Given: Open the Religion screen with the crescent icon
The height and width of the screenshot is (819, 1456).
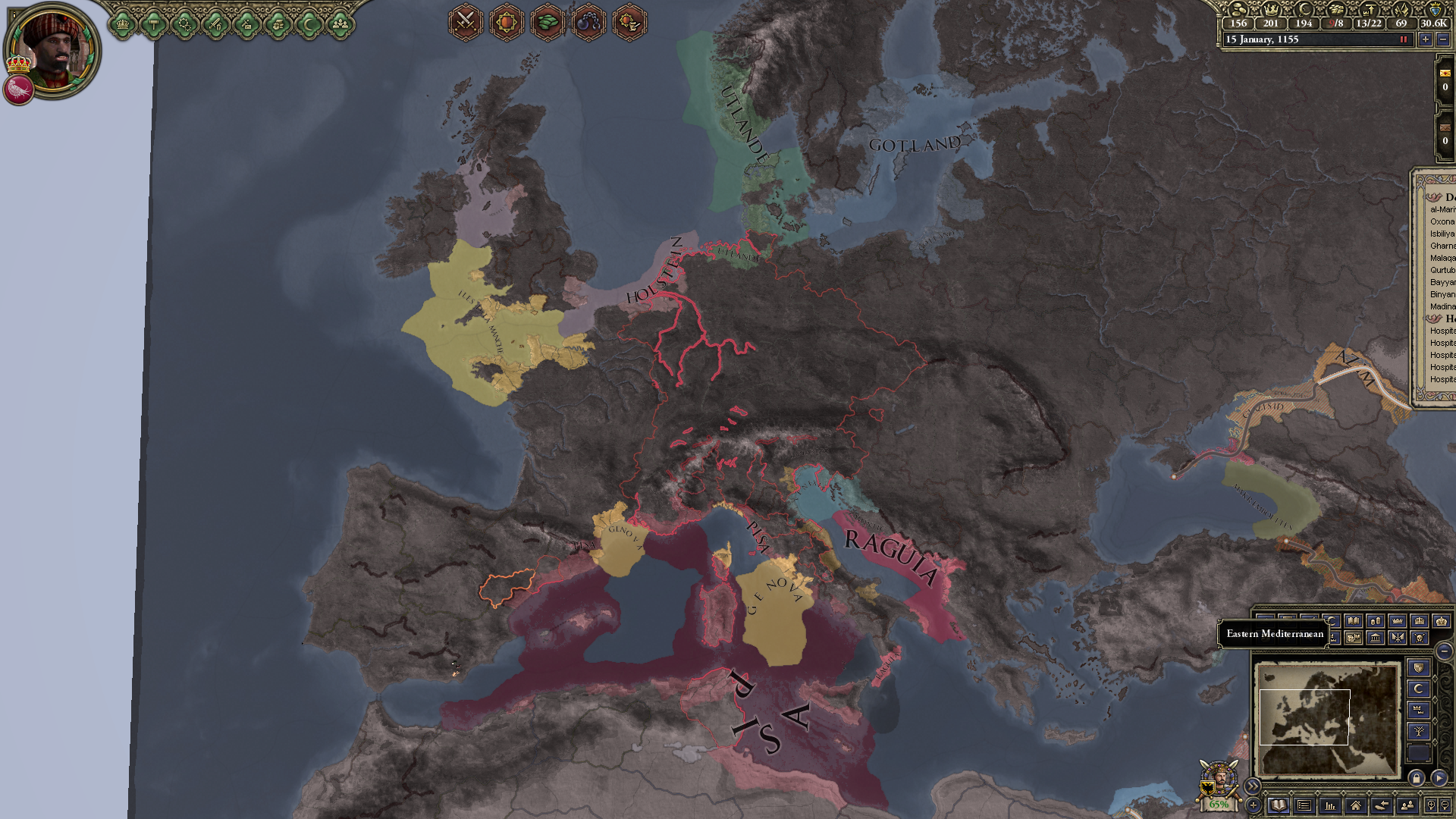Looking at the screenshot, I should point(310,24).
